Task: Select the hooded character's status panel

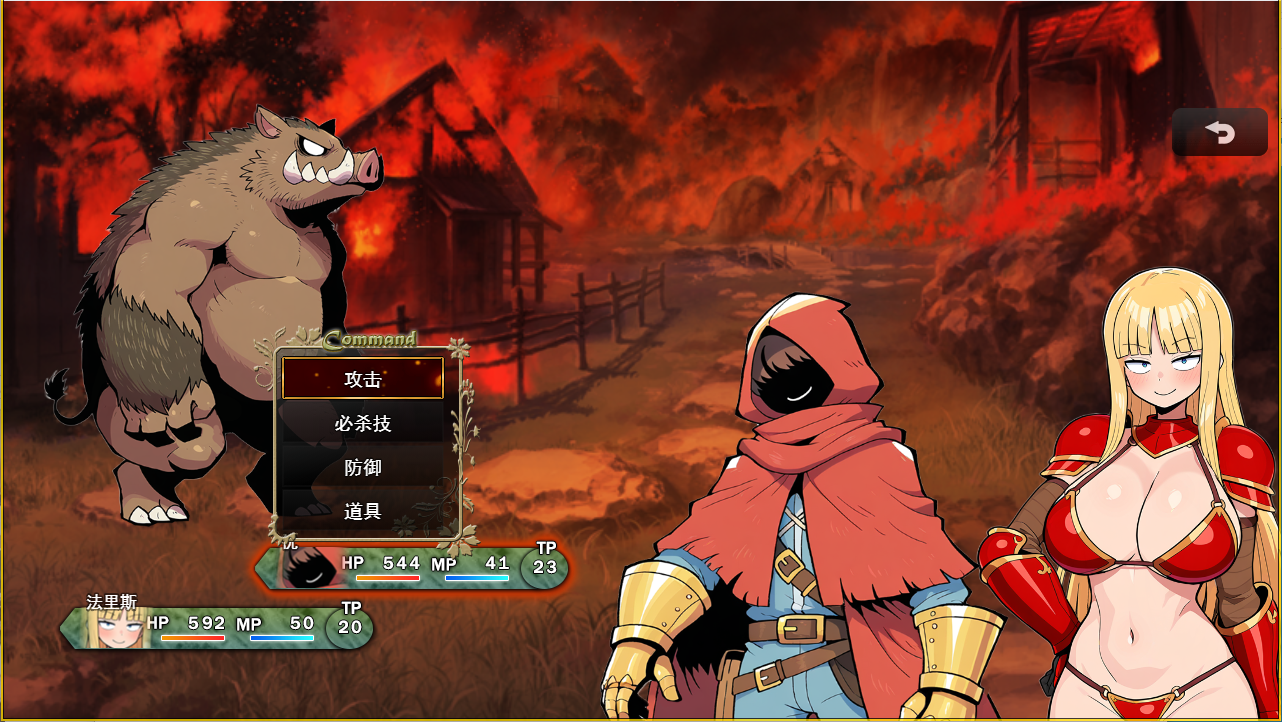Action: coord(412,567)
